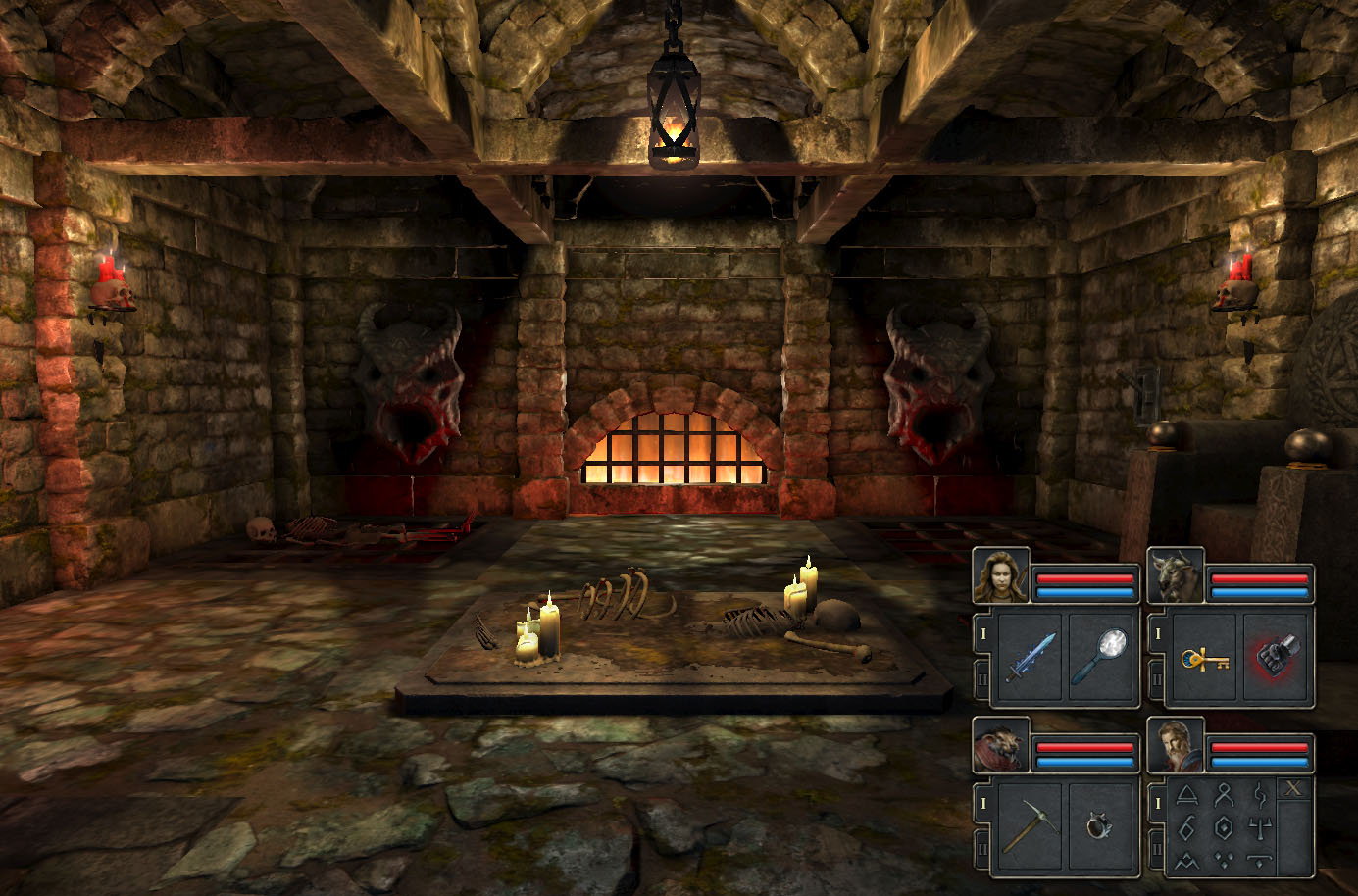Viewport: 1358px width, 896px height.
Task: Punch with the minotaur's gauntlet fist
Action: [x=1276, y=657]
